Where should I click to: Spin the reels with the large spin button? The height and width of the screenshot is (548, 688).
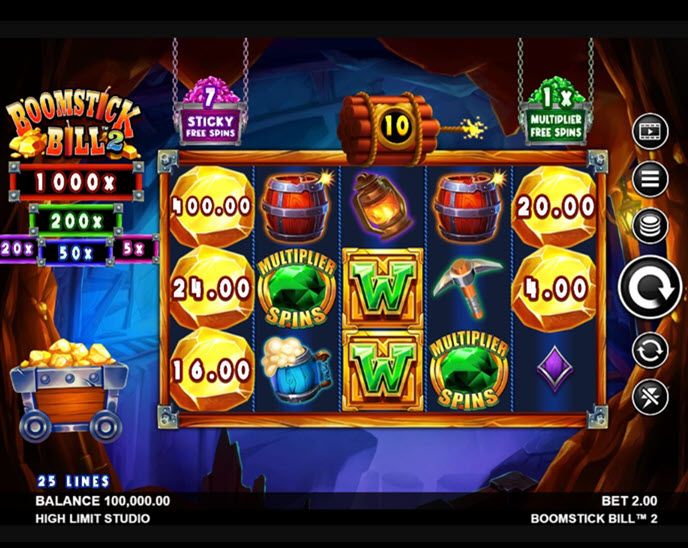pos(649,289)
